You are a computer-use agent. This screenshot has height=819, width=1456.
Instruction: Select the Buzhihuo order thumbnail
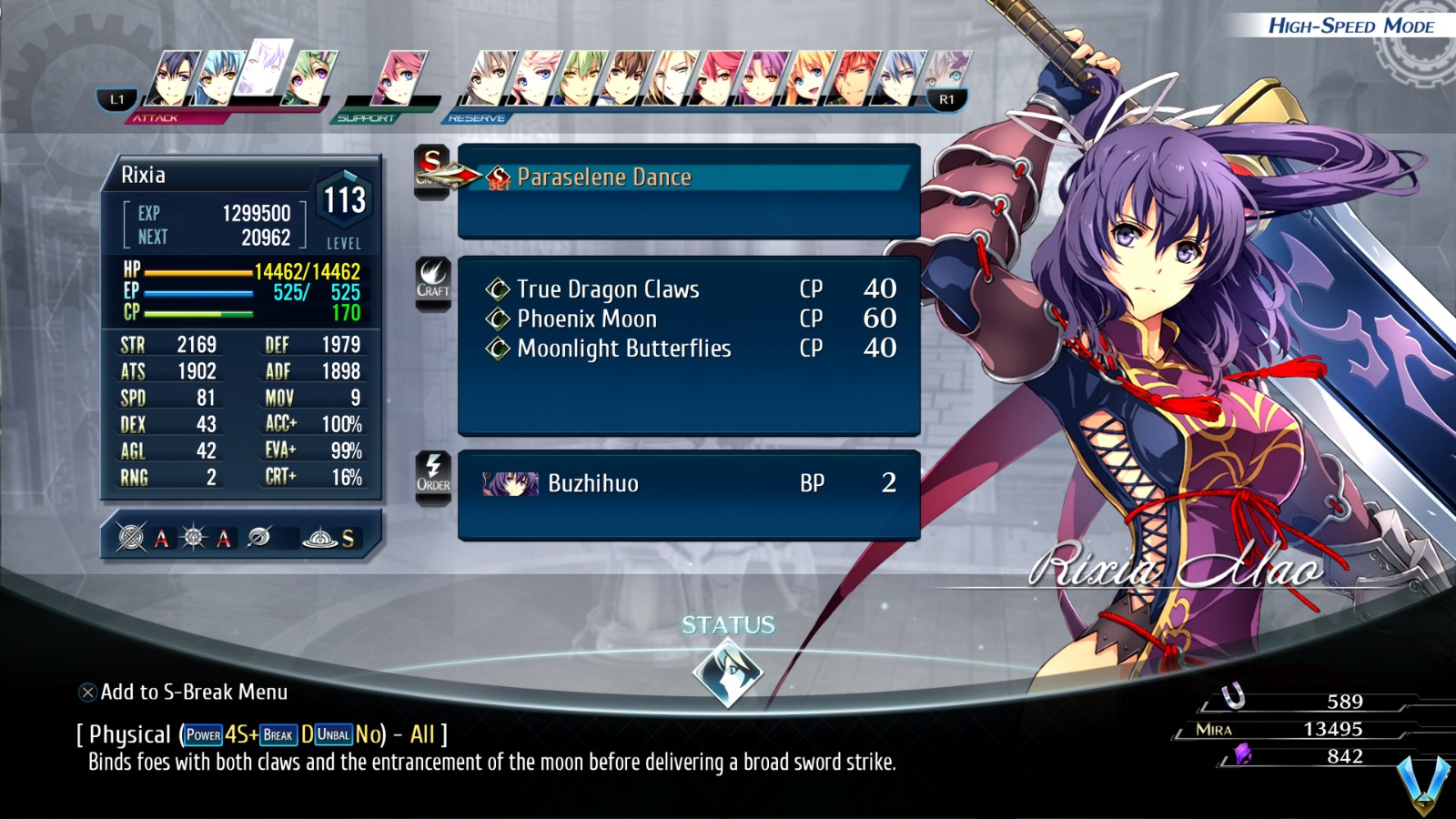point(512,482)
